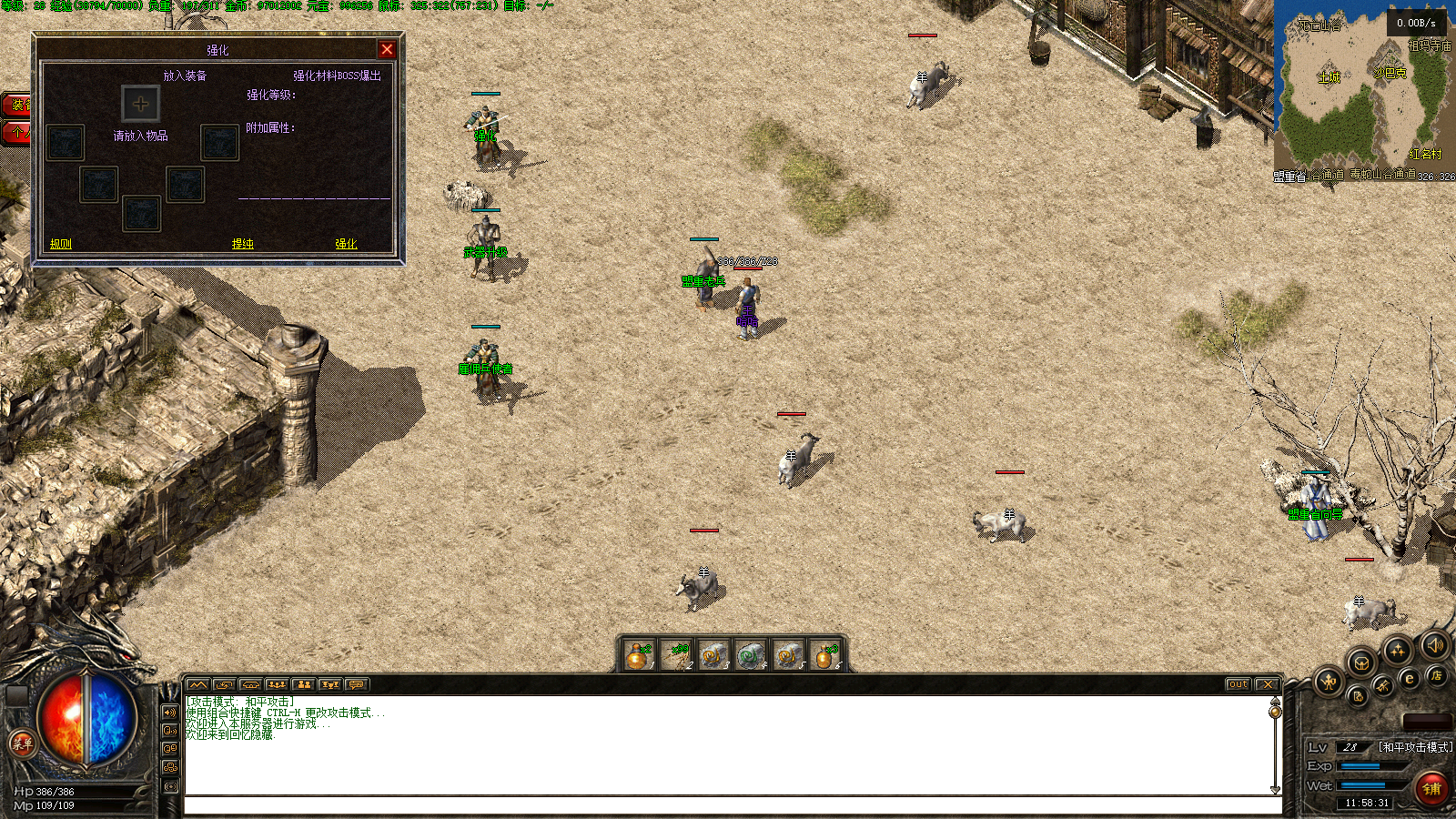Viewport: 1456px width, 819px height.
Task: Open the round 菜单 menu button
Action: coord(22,743)
